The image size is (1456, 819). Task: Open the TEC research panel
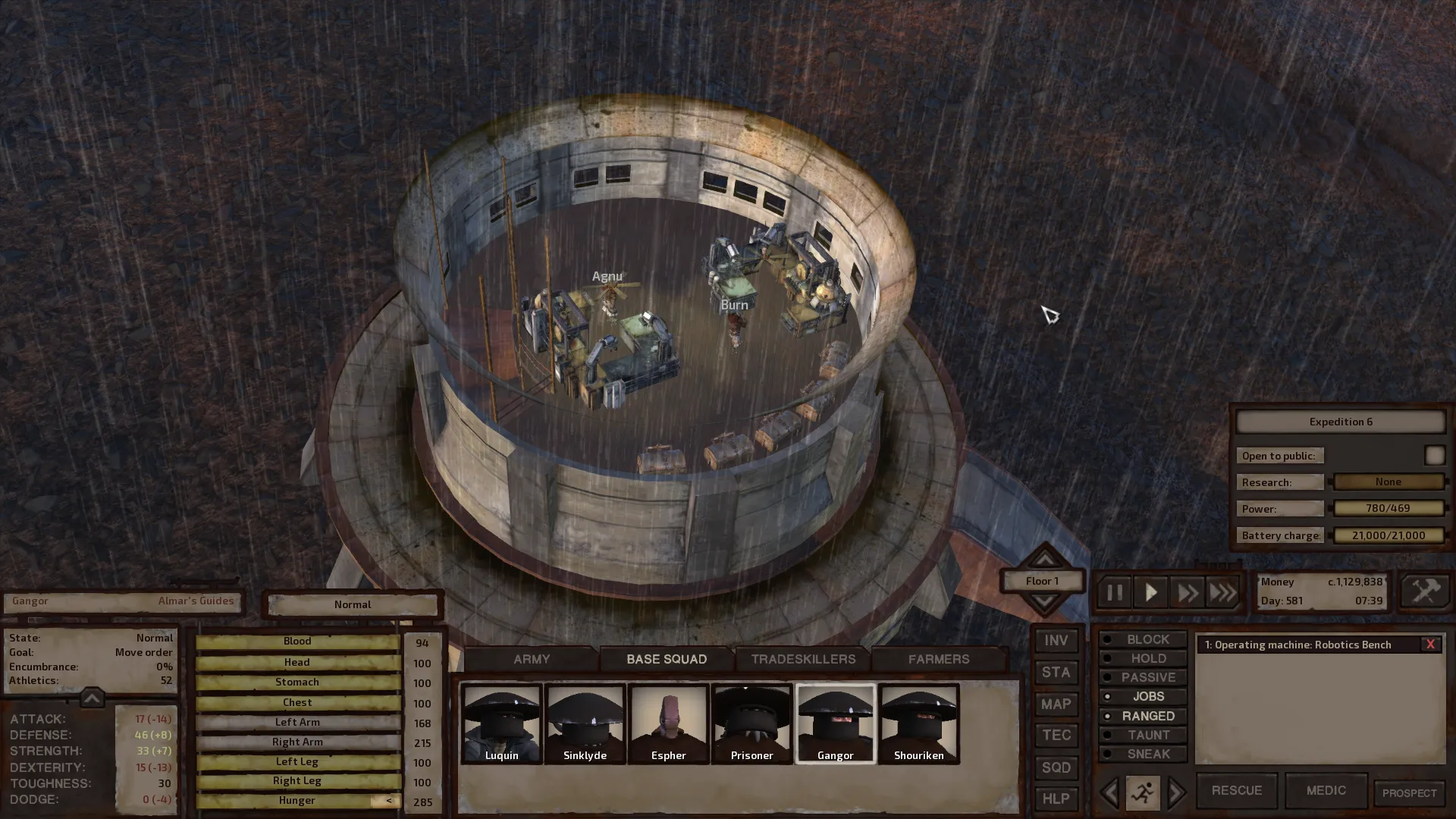(1056, 735)
